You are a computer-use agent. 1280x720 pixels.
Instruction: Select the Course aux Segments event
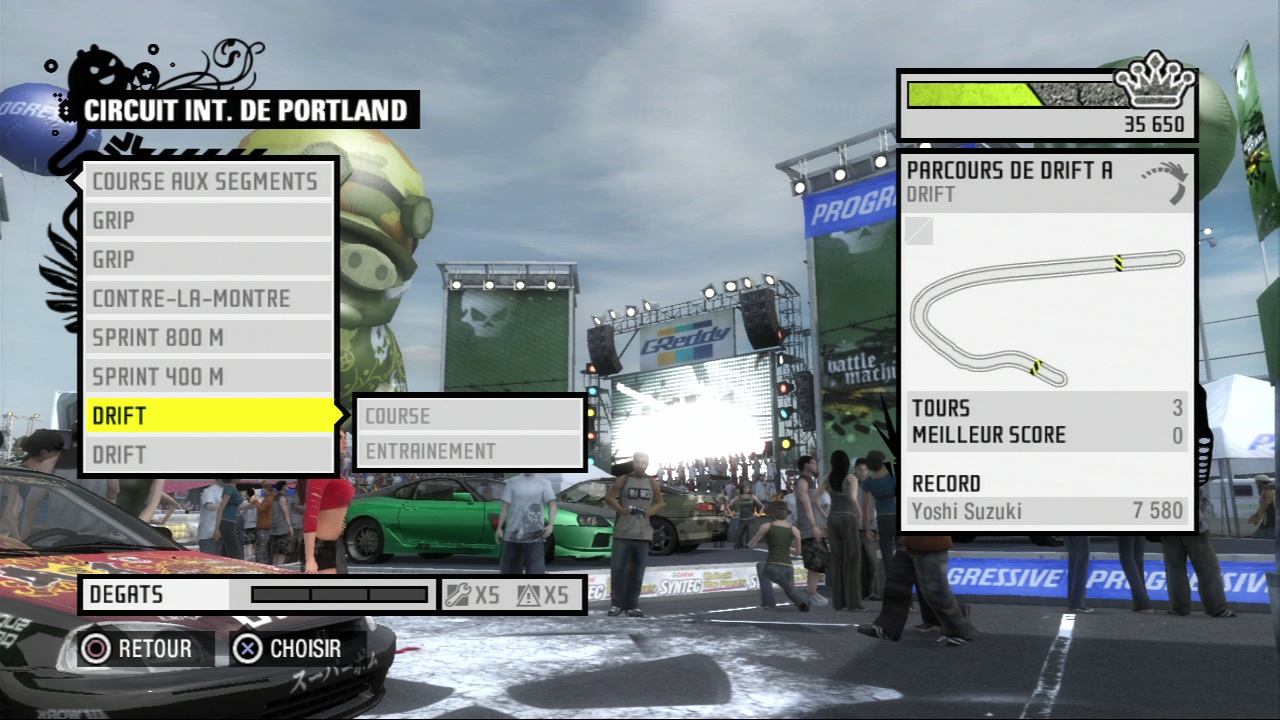pyautogui.click(x=208, y=181)
